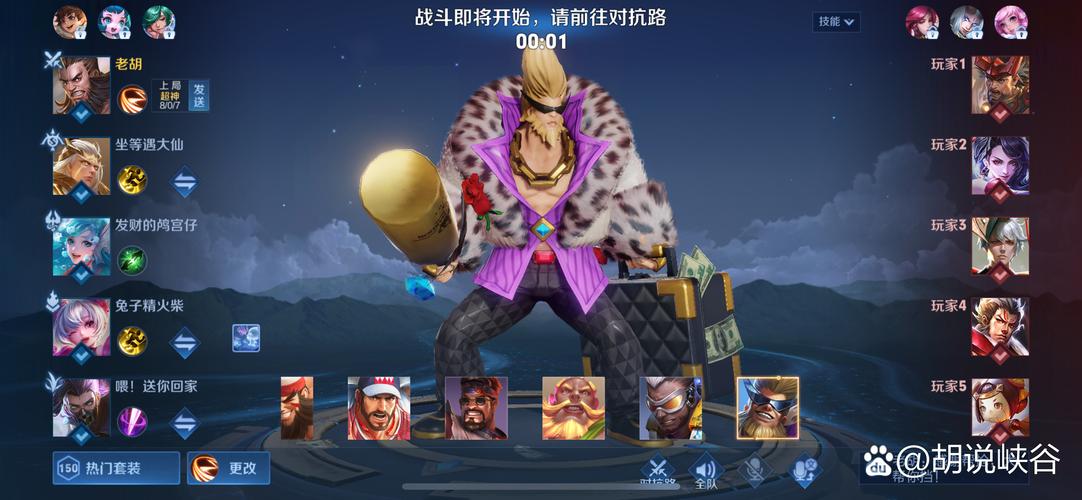Click the 更改 summoner spell button
This screenshot has width=1082, height=500.
point(229,468)
